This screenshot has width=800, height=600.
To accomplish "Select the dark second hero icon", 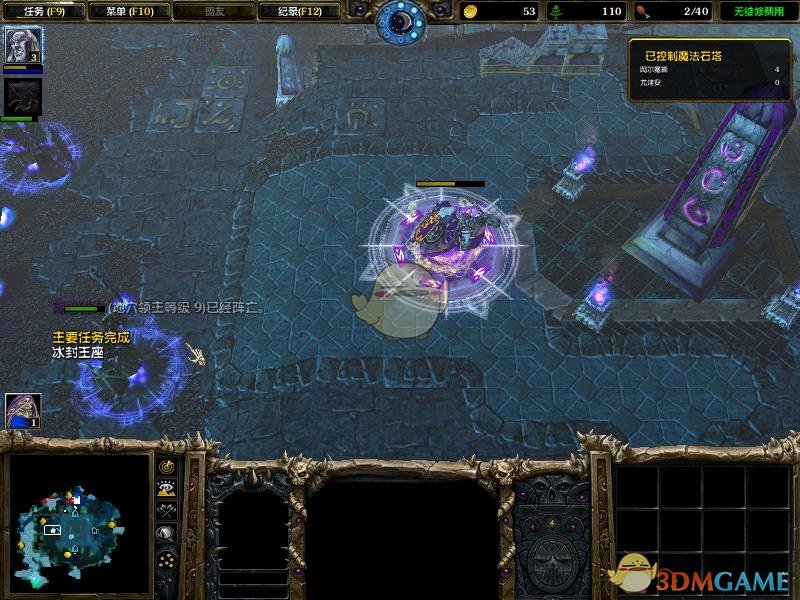I will [20, 97].
